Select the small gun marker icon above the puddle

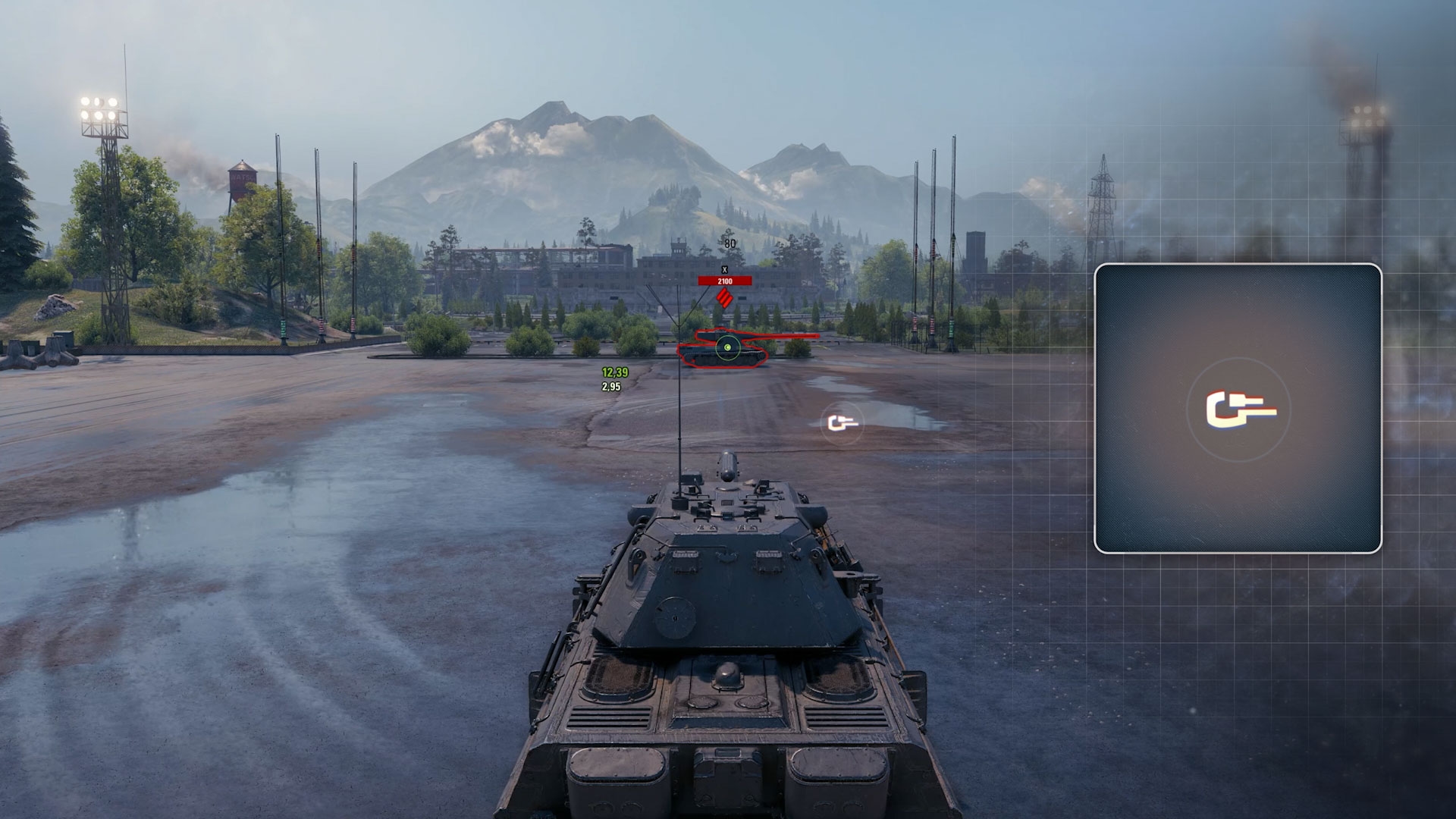(x=842, y=422)
